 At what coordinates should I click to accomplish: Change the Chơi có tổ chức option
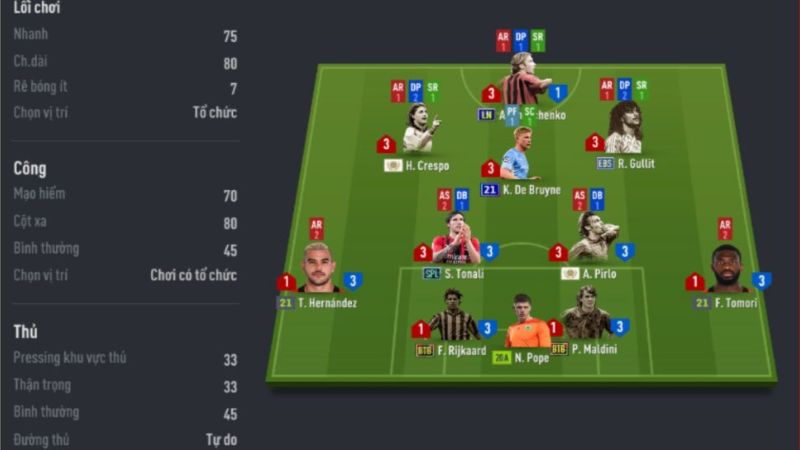[194, 274]
